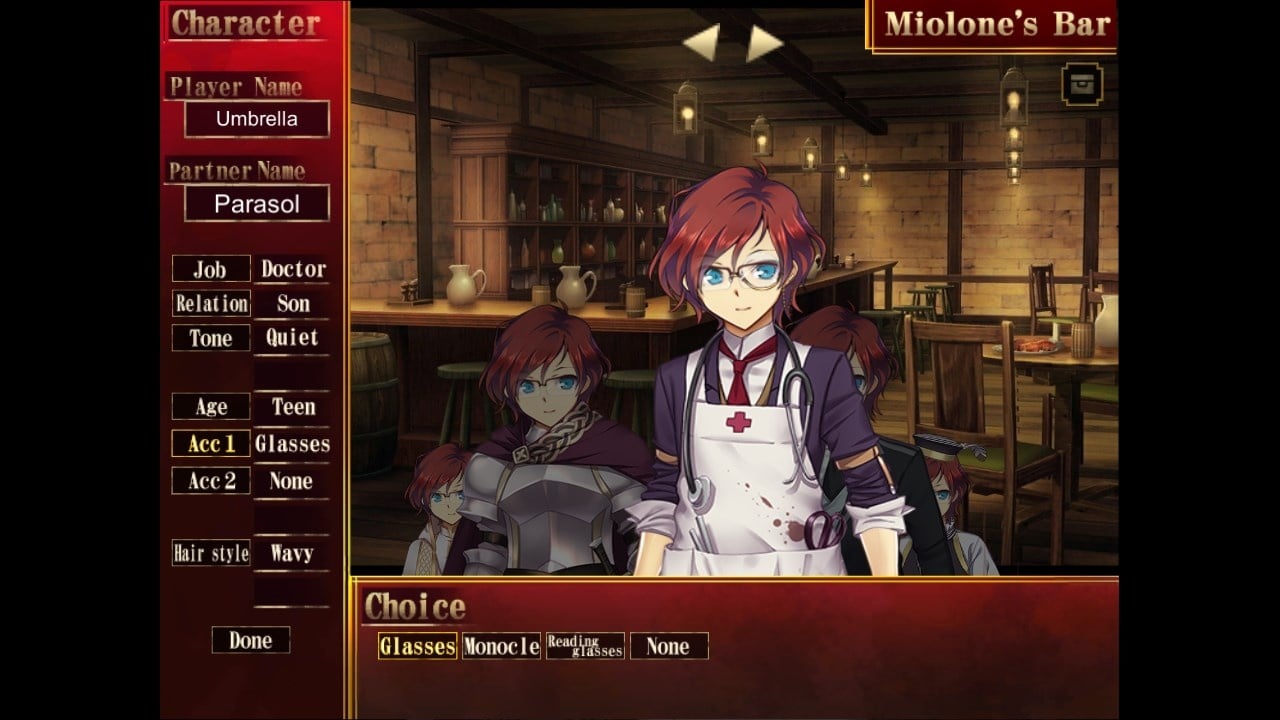The height and width of the screenshot is (720, 1280).
Task: Pick the Monocle accessory choice
Action: point(501,646)
